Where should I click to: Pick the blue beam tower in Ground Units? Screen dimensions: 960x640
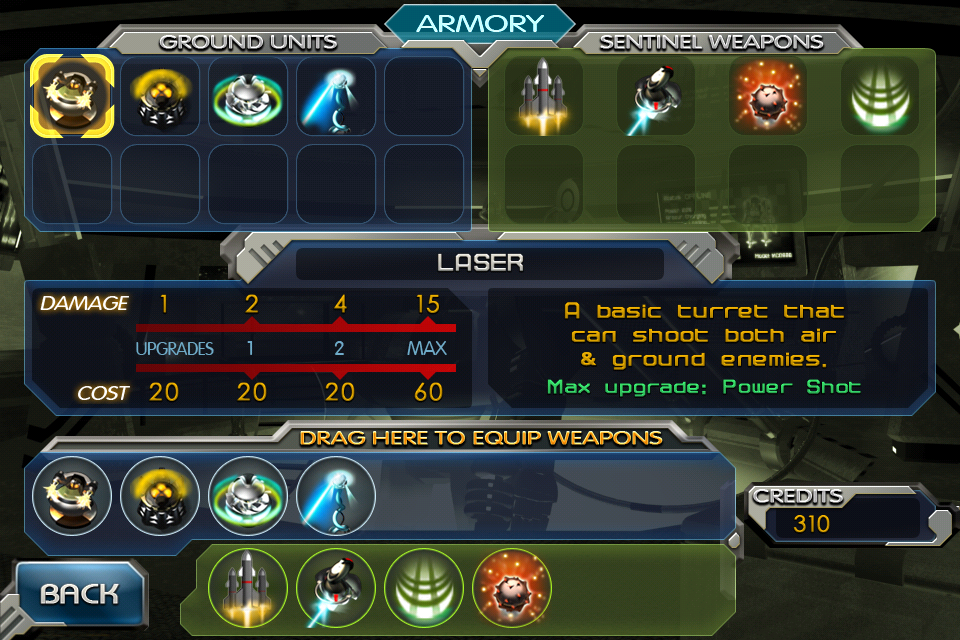point(336,95)
